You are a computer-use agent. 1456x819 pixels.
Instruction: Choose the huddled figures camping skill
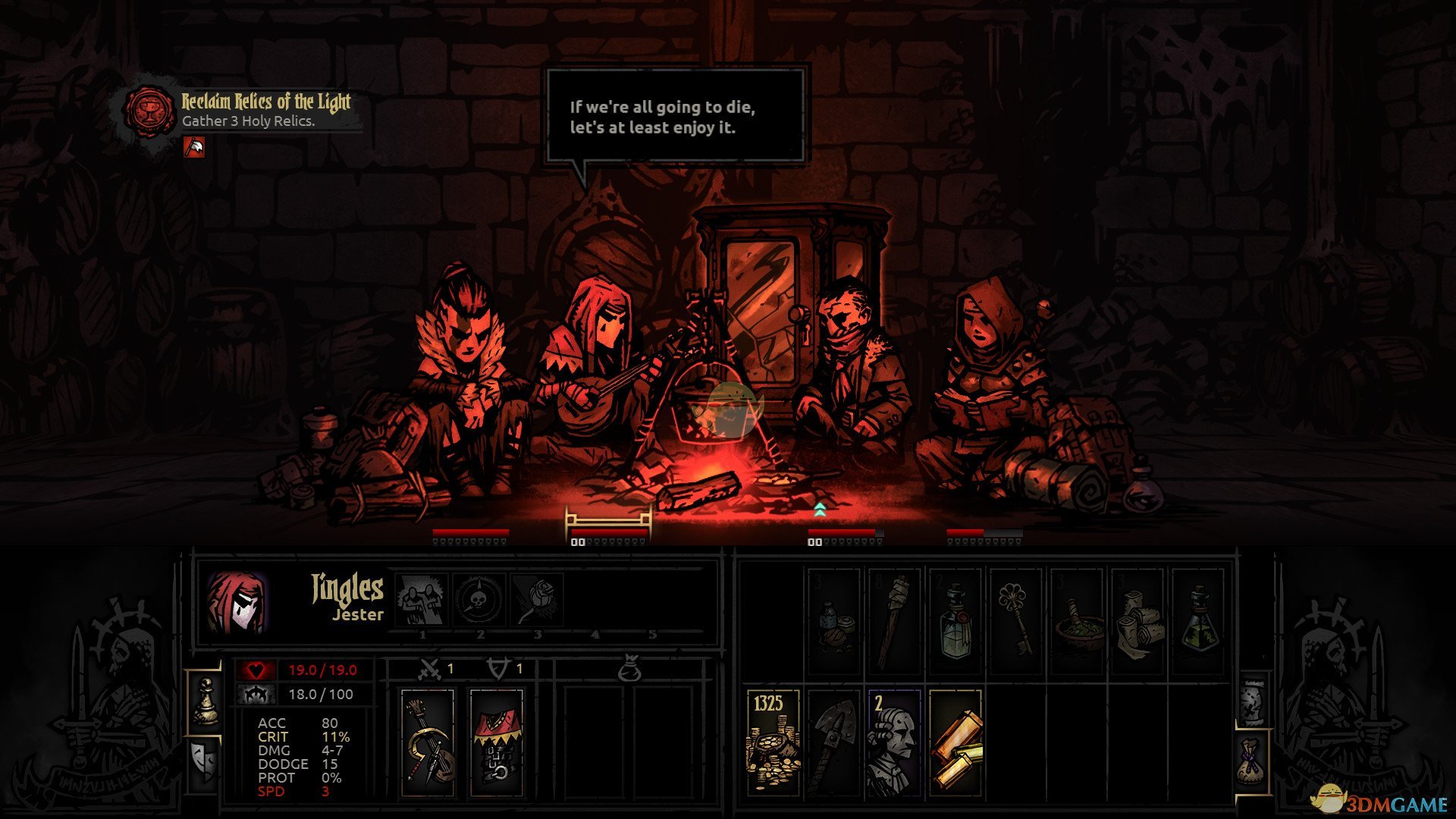tap(422, 600)
